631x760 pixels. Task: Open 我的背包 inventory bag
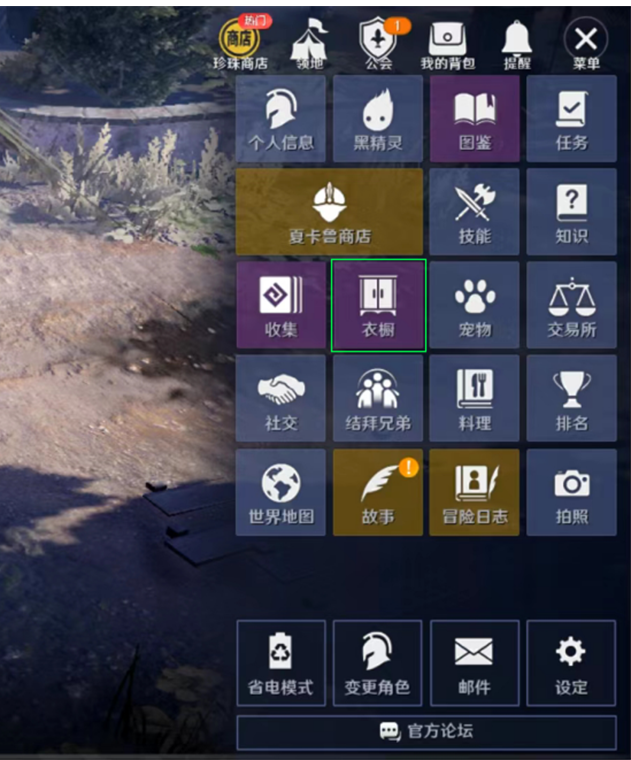click(x=447, y=44)
